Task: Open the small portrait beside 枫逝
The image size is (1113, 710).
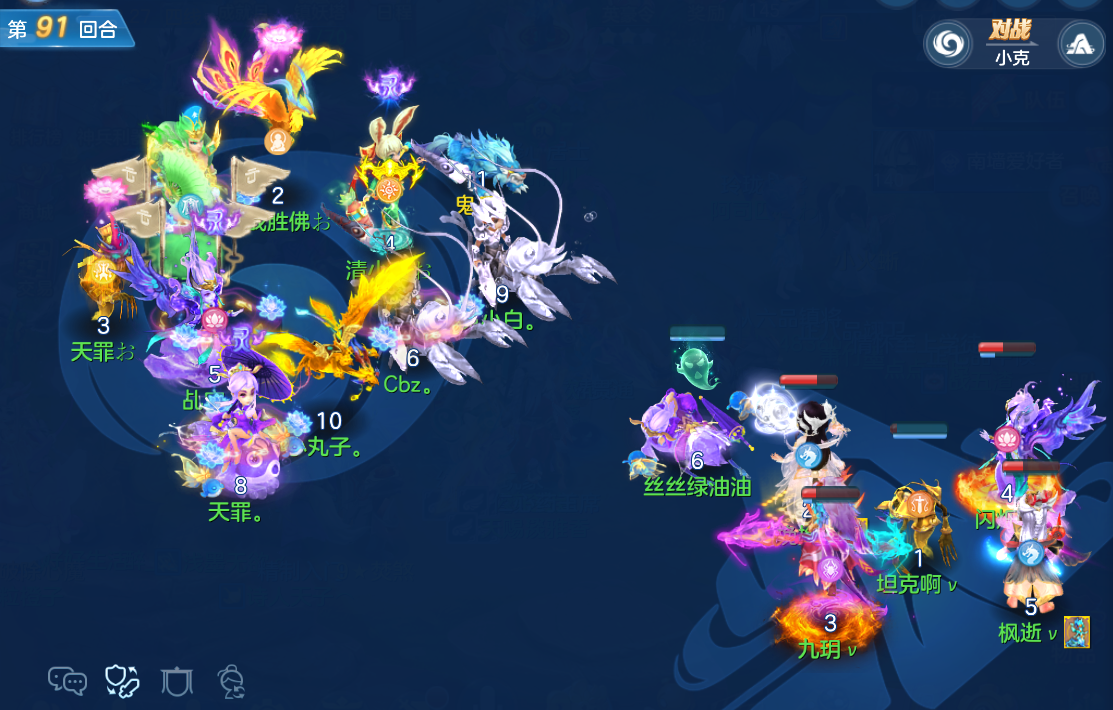Action: coord(1076,632)
